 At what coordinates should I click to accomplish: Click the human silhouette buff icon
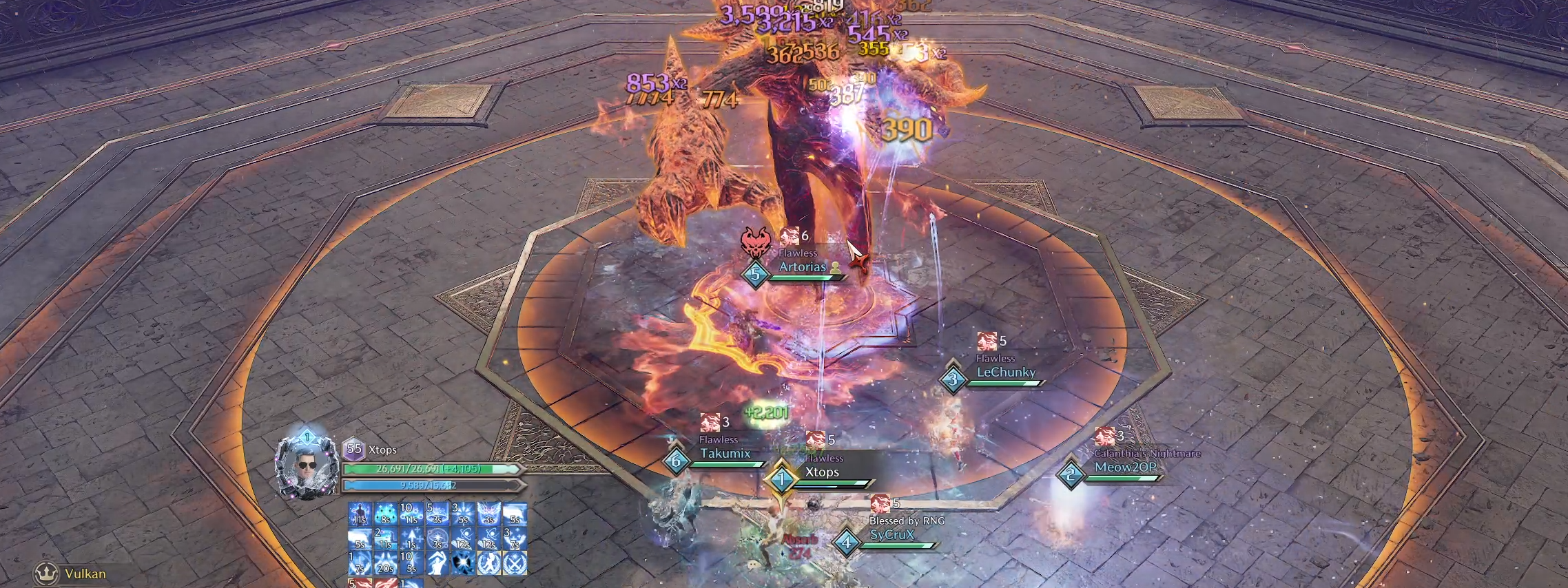click(360, 514)
